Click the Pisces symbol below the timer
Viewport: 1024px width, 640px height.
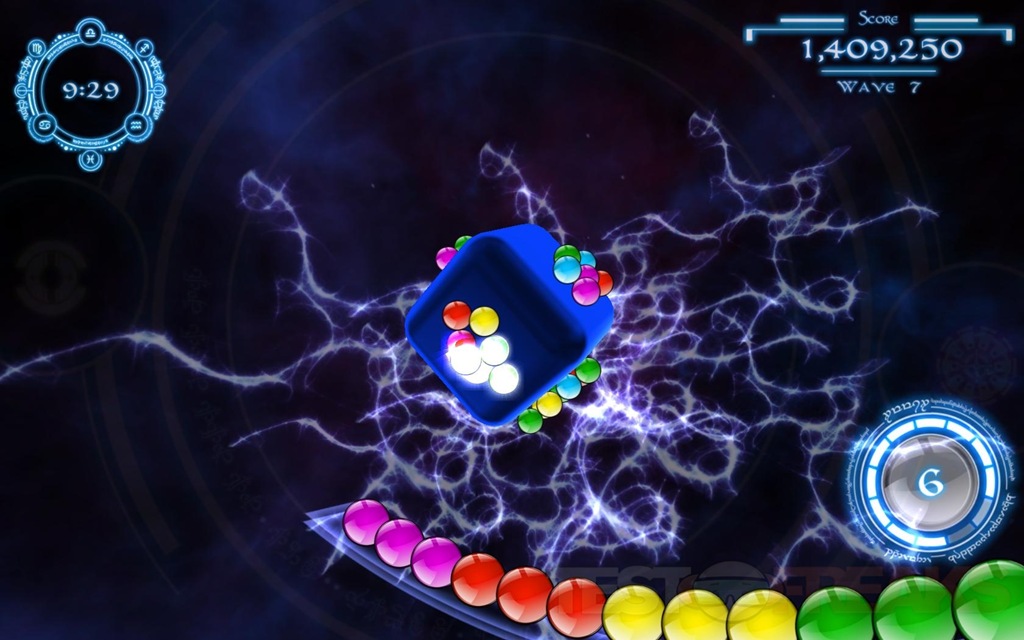coord(88,157)
